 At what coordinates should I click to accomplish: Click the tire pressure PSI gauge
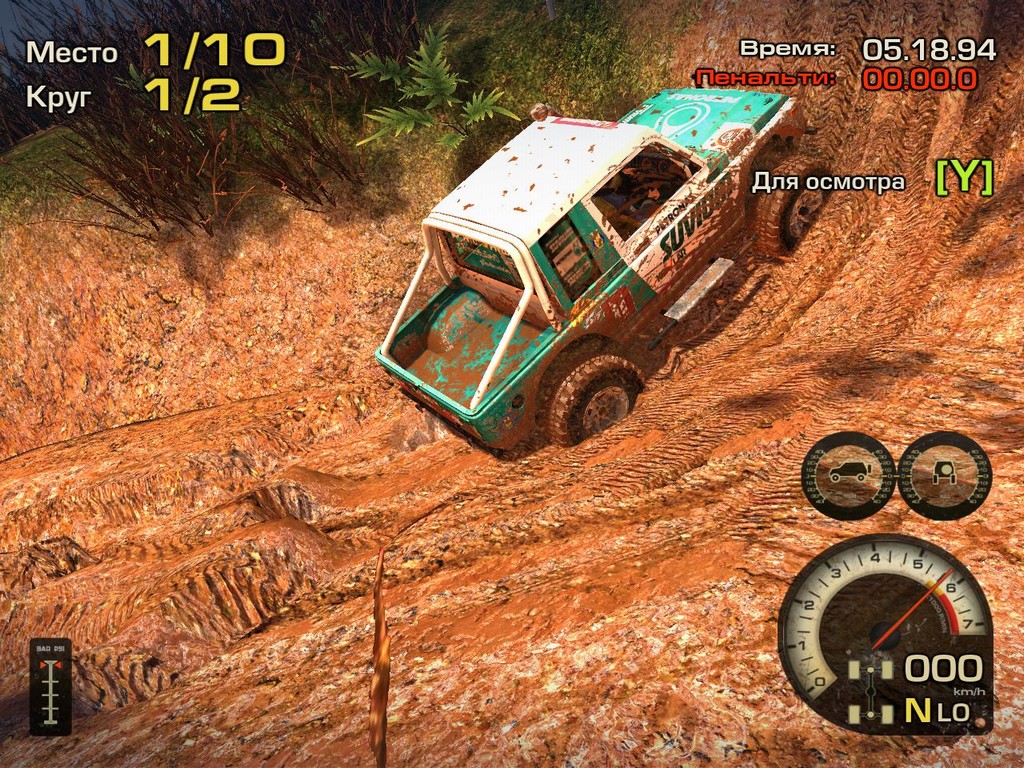click(x=50, y=686)
